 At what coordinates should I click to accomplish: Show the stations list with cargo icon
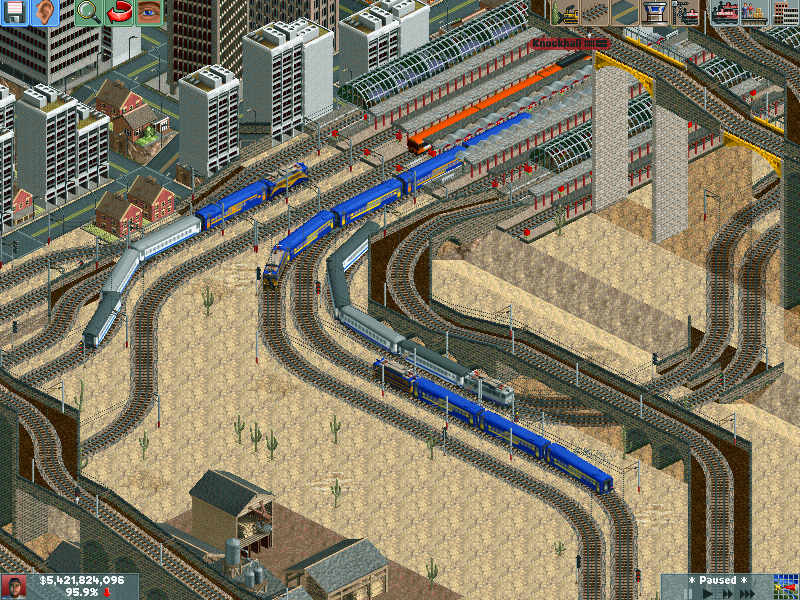[752, 13]
